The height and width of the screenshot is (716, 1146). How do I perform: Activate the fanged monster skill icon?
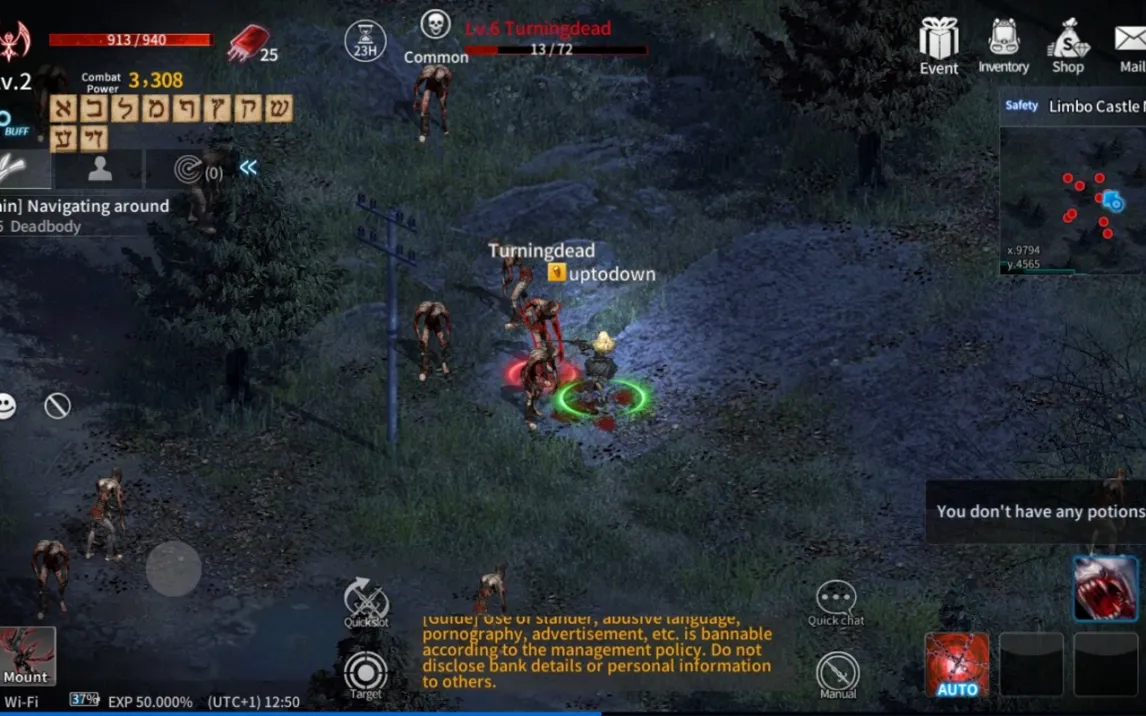(1105, 588)
